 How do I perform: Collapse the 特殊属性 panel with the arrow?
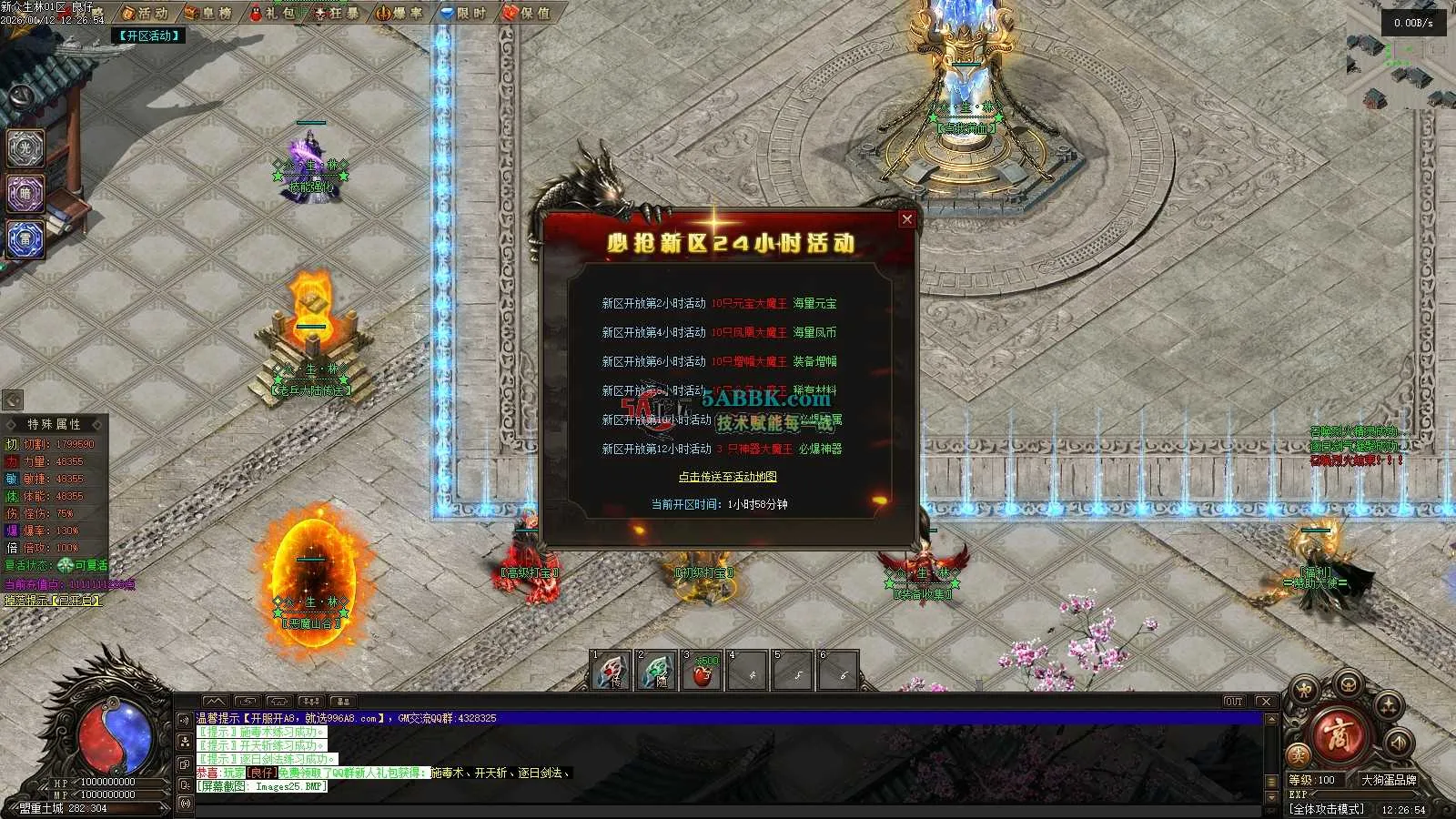[x=13, y=399]
